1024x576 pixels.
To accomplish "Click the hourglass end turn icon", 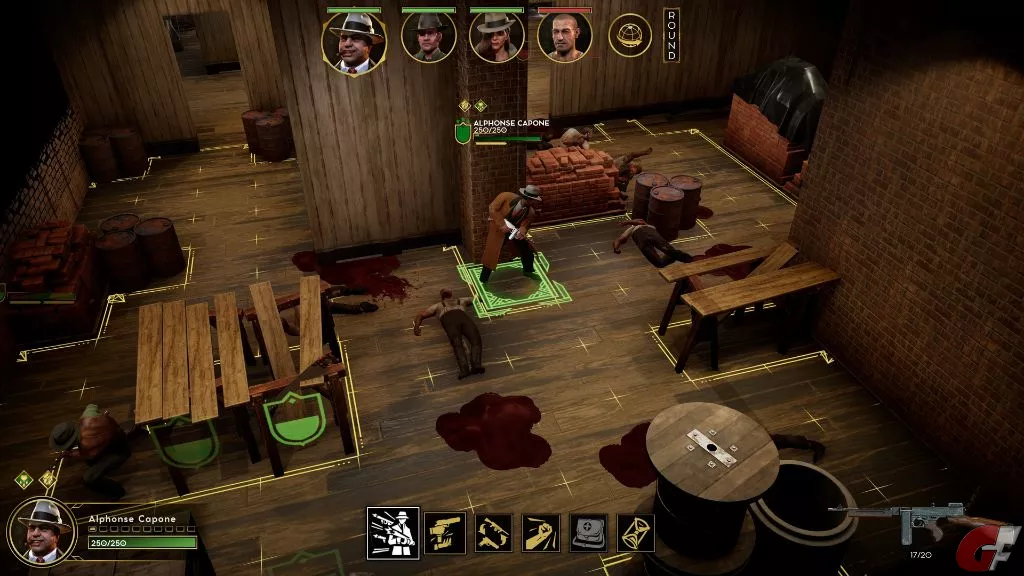I will (x=636, y=532).
